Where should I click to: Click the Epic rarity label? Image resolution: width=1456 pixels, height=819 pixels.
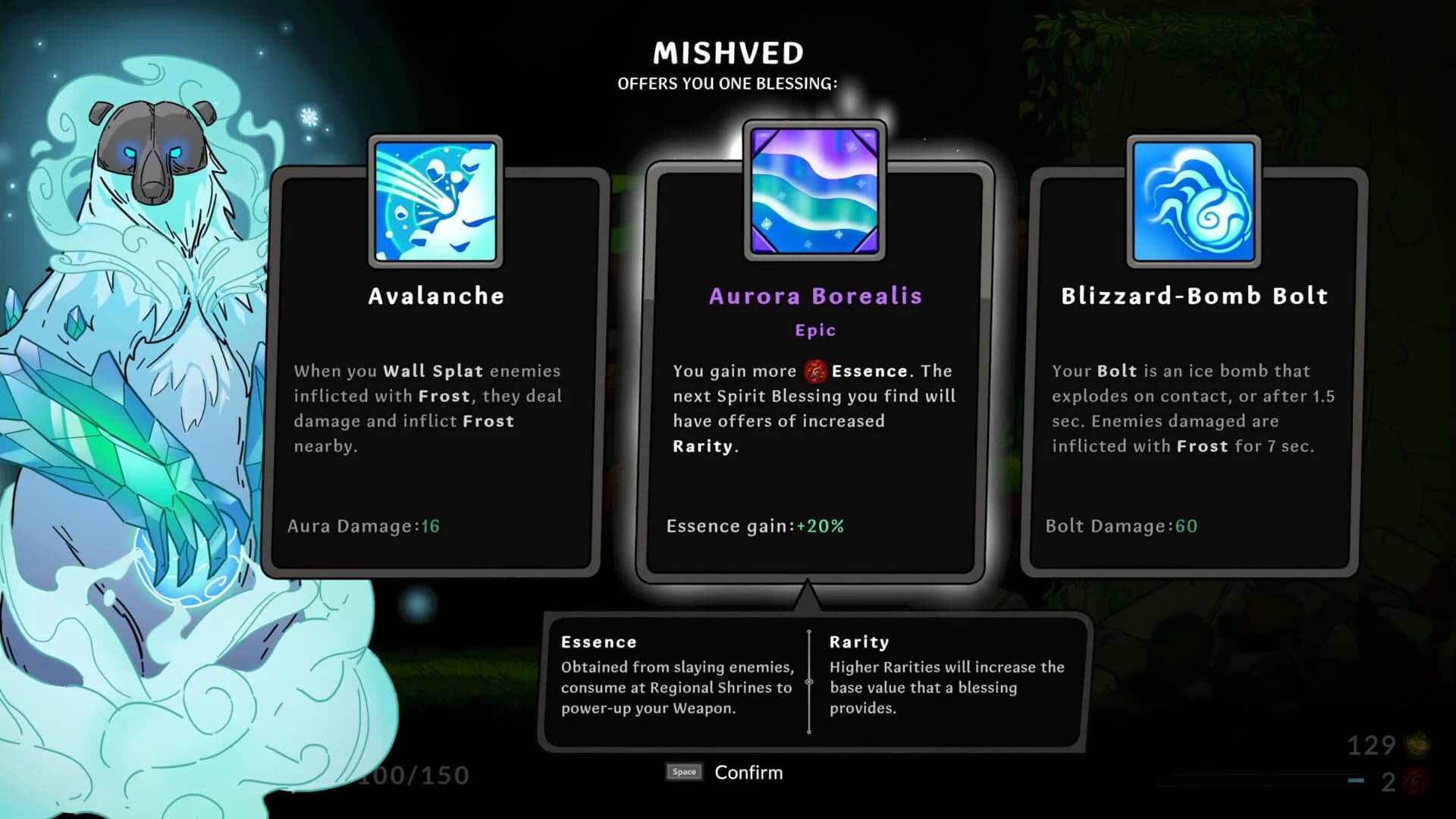(x=814, y=329)
